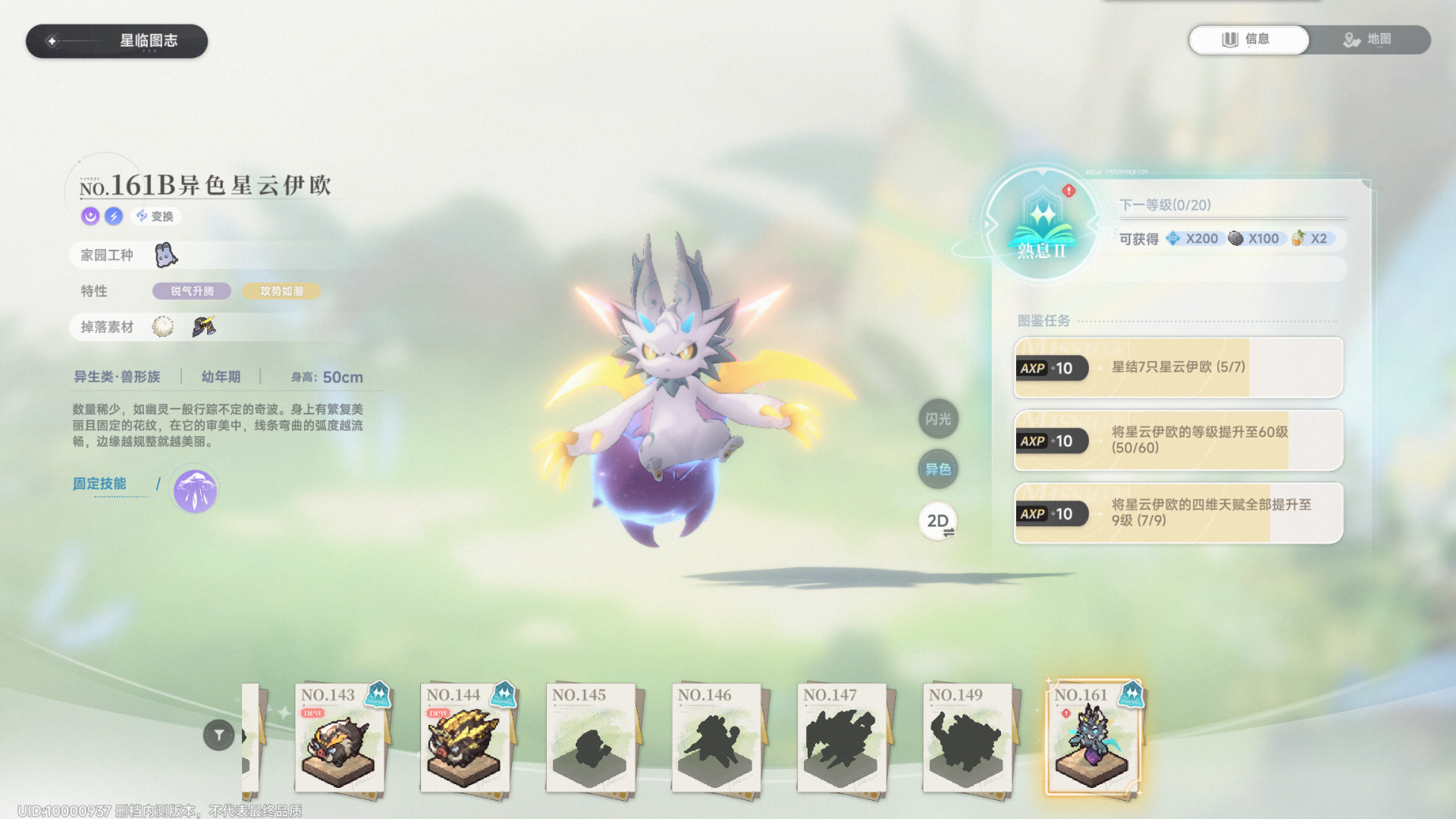The height and width of the screenshot is (819, 1456).
Task: Pick the locked NO.147 silhouette card
Action: 841,739
